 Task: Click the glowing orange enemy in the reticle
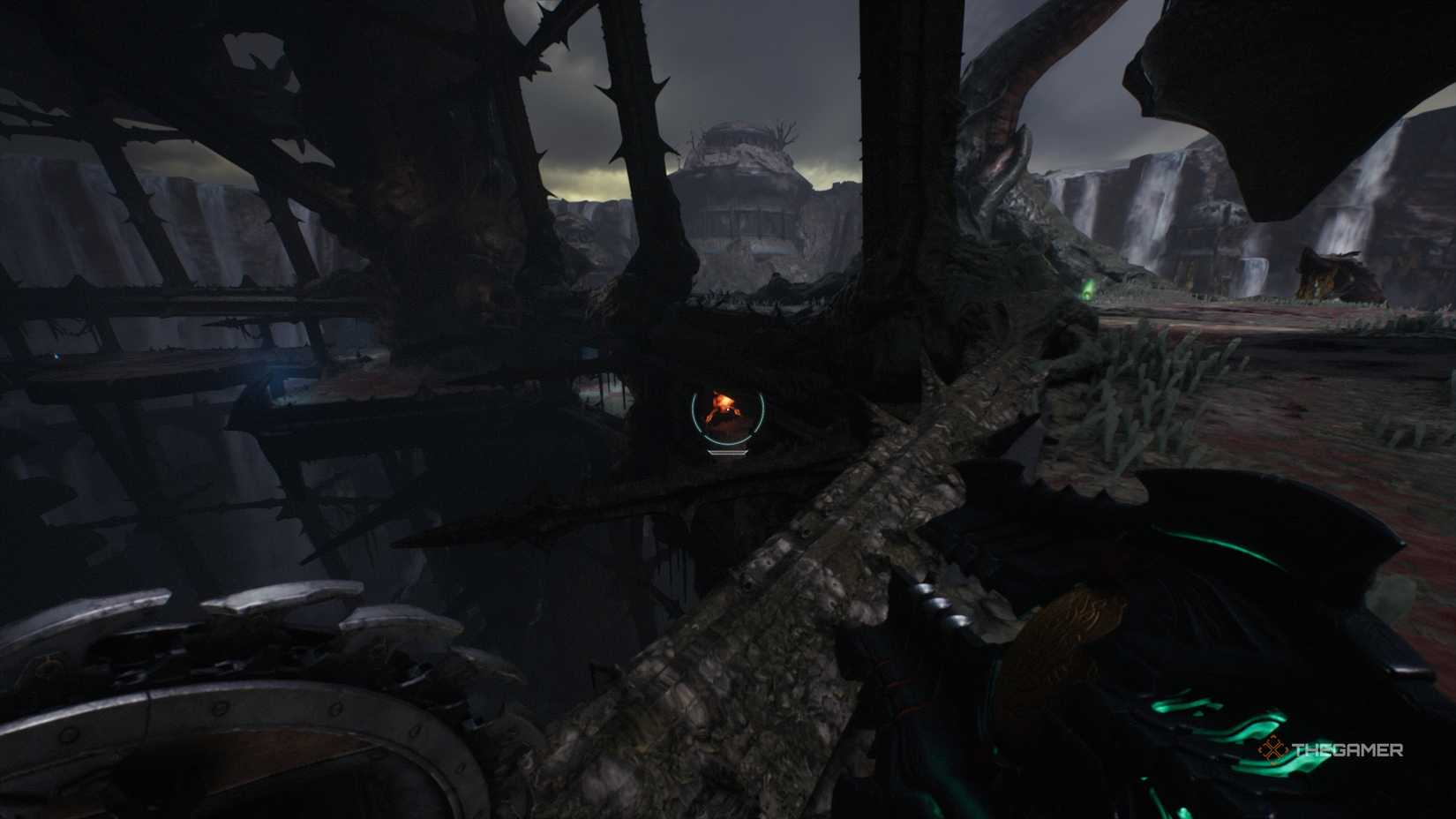[x=722, y=404]
